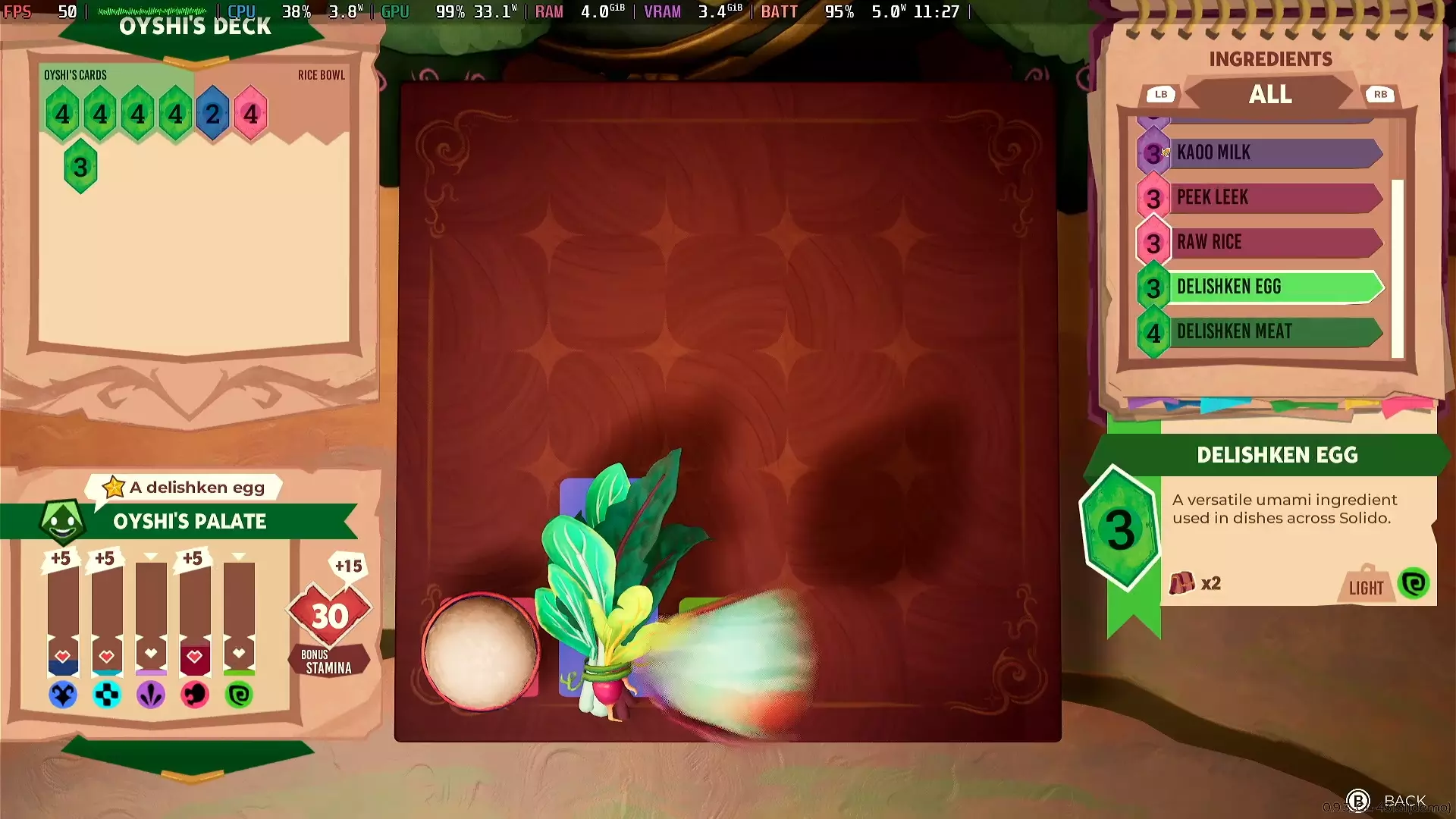The height and width of the screenshot is (819, 1456).
Task: Select the blue heart flavor icon
Action: tap(63, 695)
